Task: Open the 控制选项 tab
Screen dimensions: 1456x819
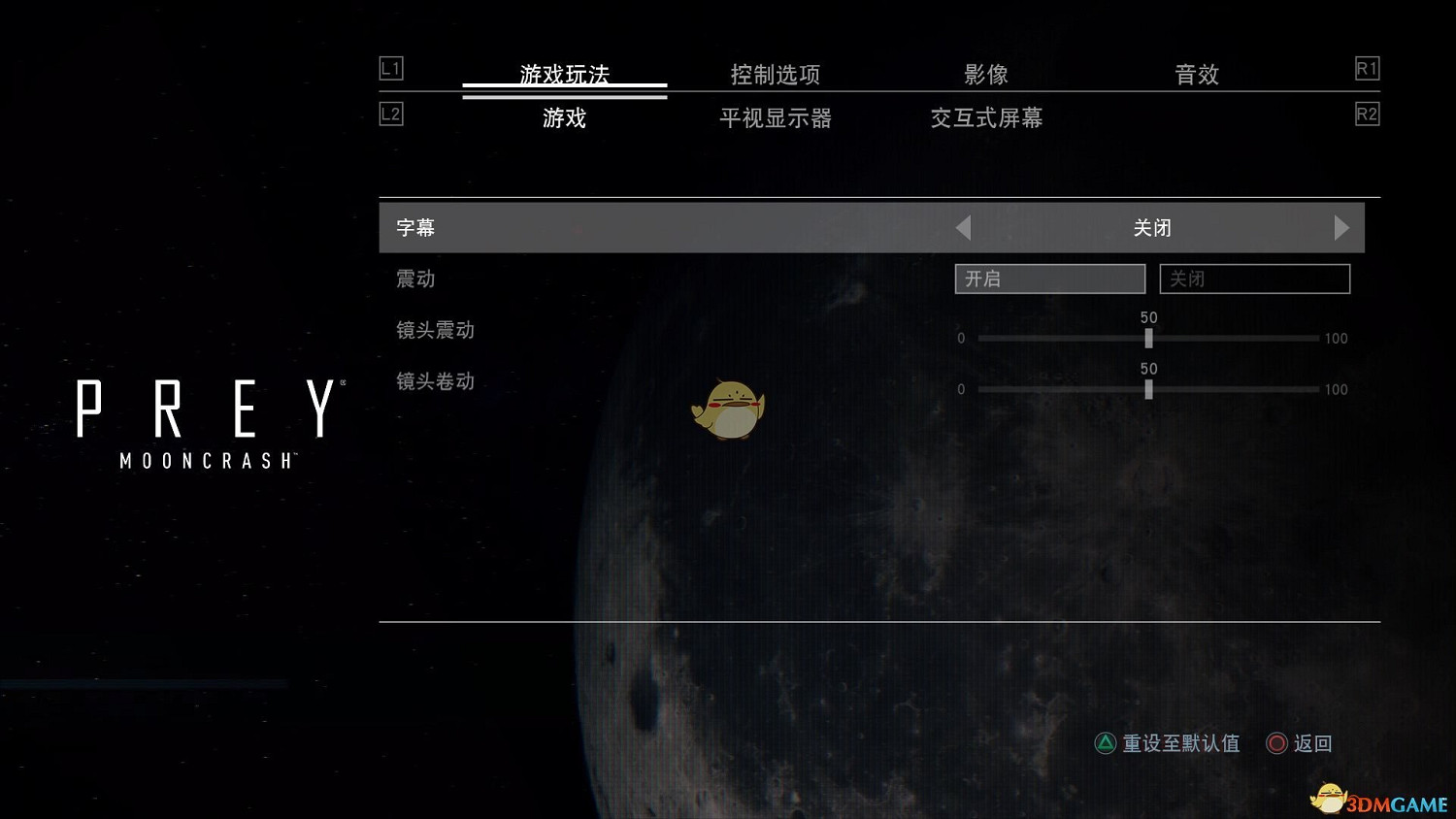Action: point(774,74)
